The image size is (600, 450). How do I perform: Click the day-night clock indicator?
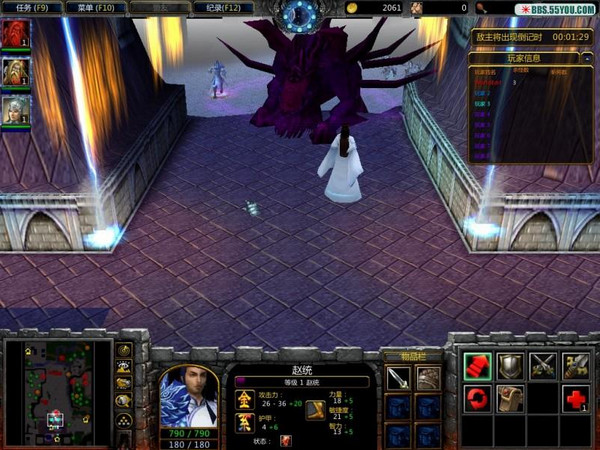point(298,14)
